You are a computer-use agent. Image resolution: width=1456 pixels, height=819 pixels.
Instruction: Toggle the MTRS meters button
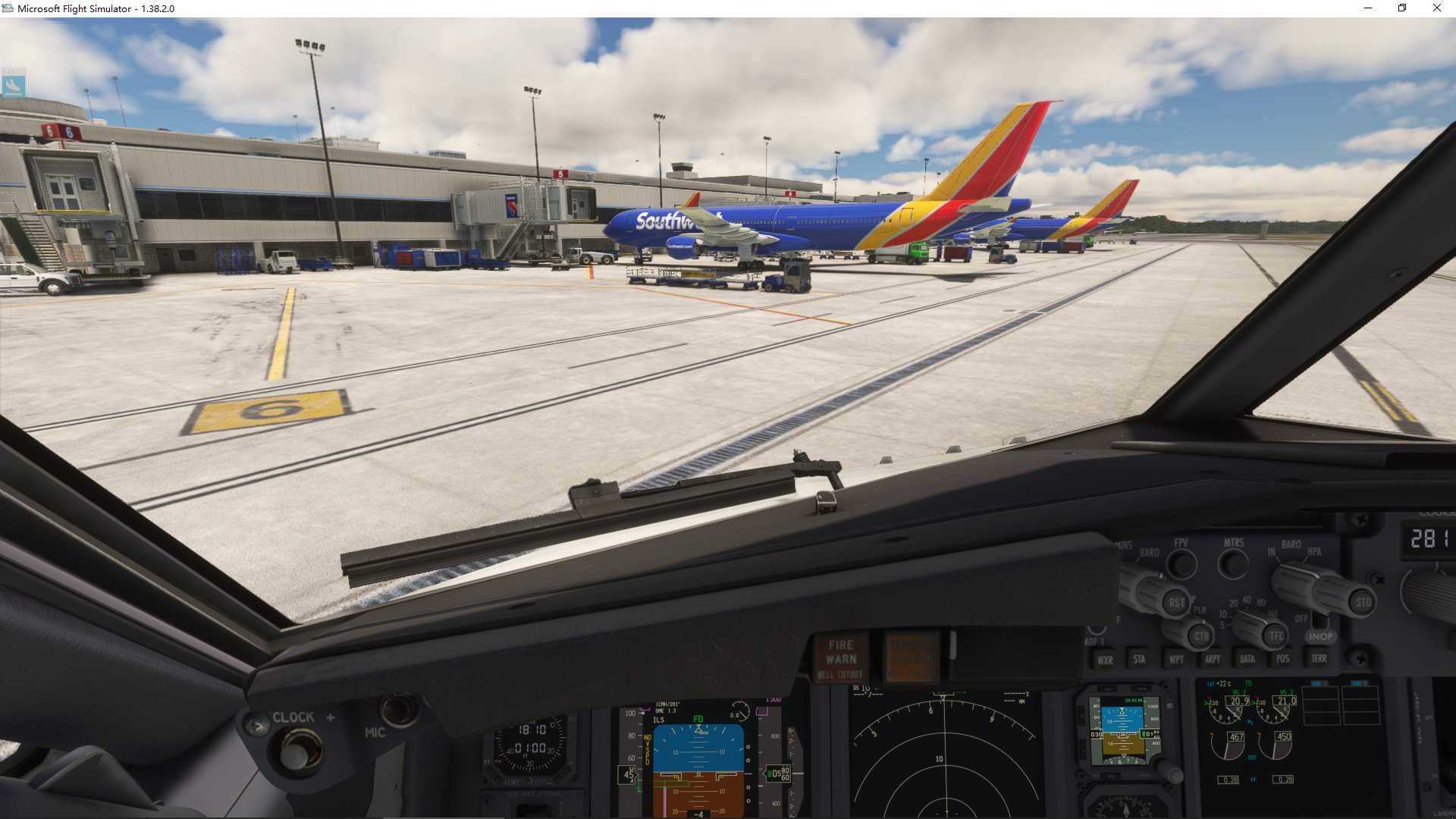pyautogui.click(x=1233, y=563)
